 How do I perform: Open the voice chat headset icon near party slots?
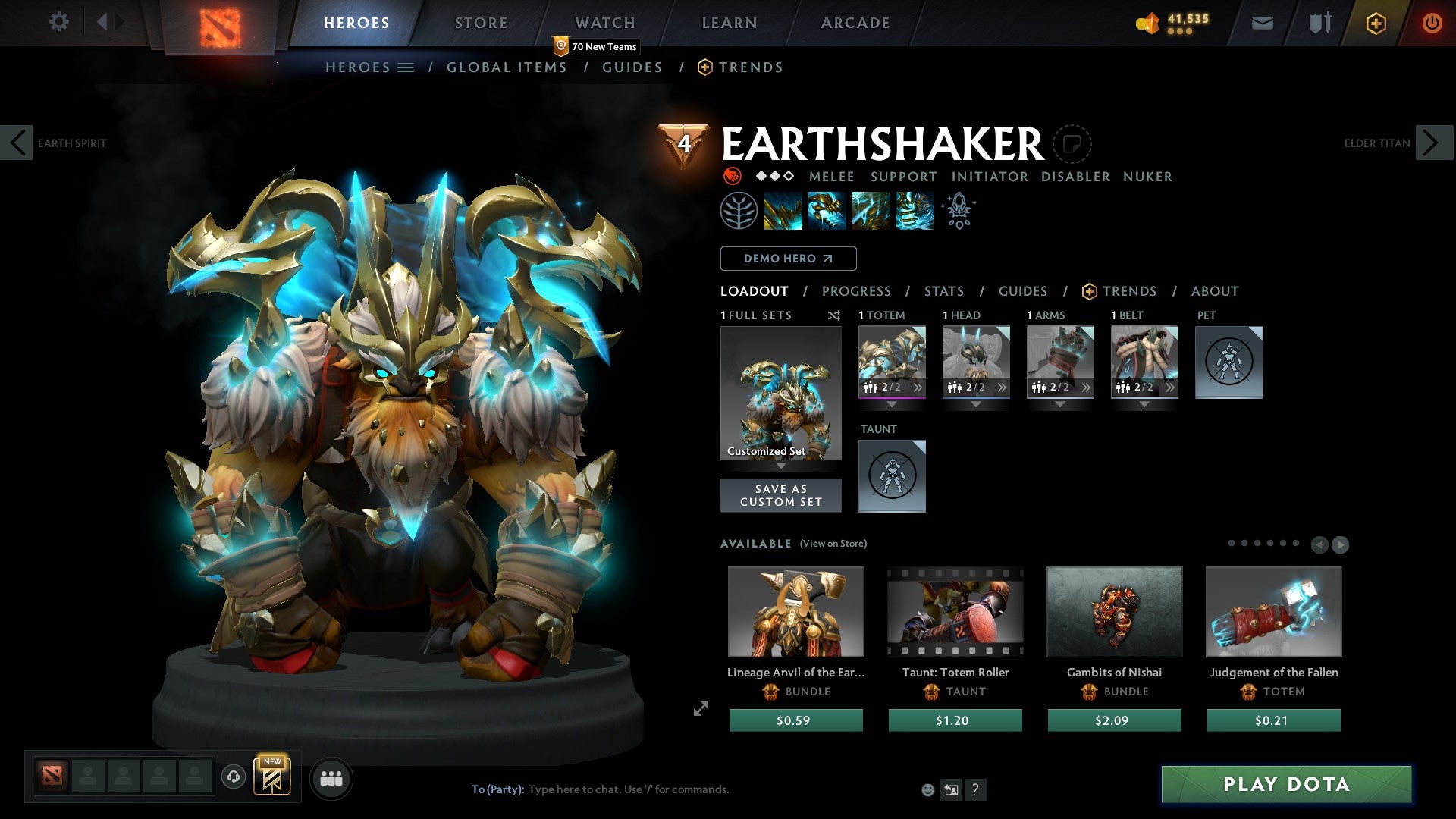click(233, 777)
